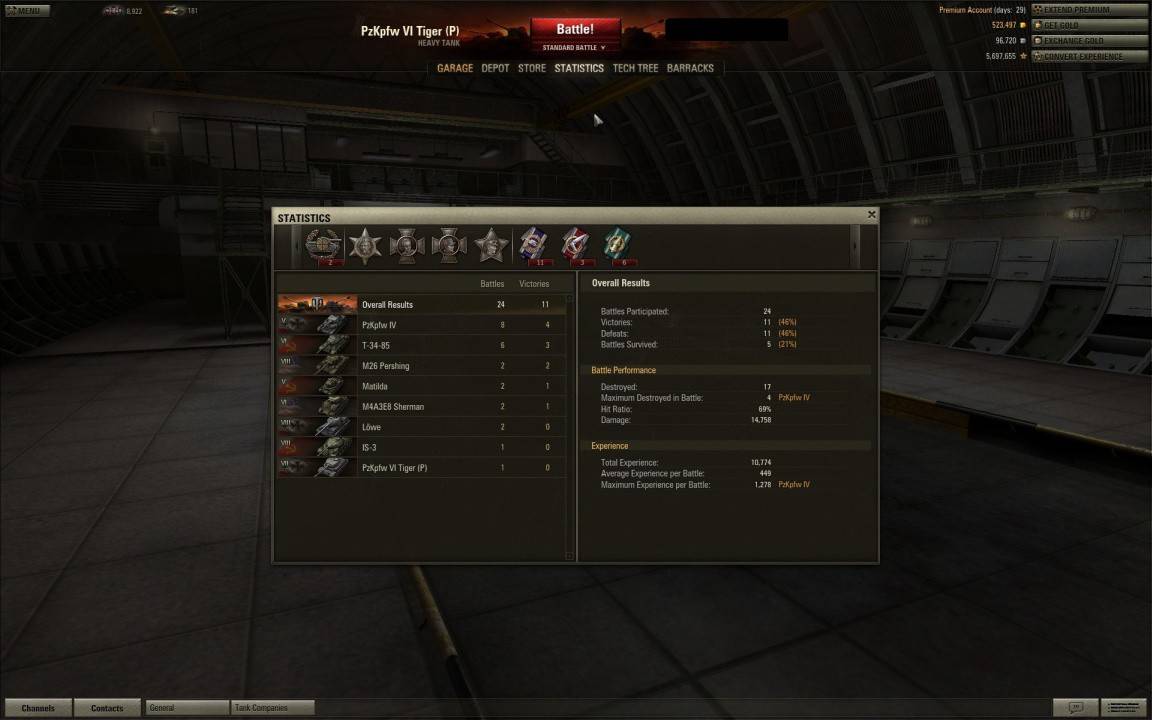1152x720 pixels.
Task: Go to the Store tab
Action: (x=532, y=68)
